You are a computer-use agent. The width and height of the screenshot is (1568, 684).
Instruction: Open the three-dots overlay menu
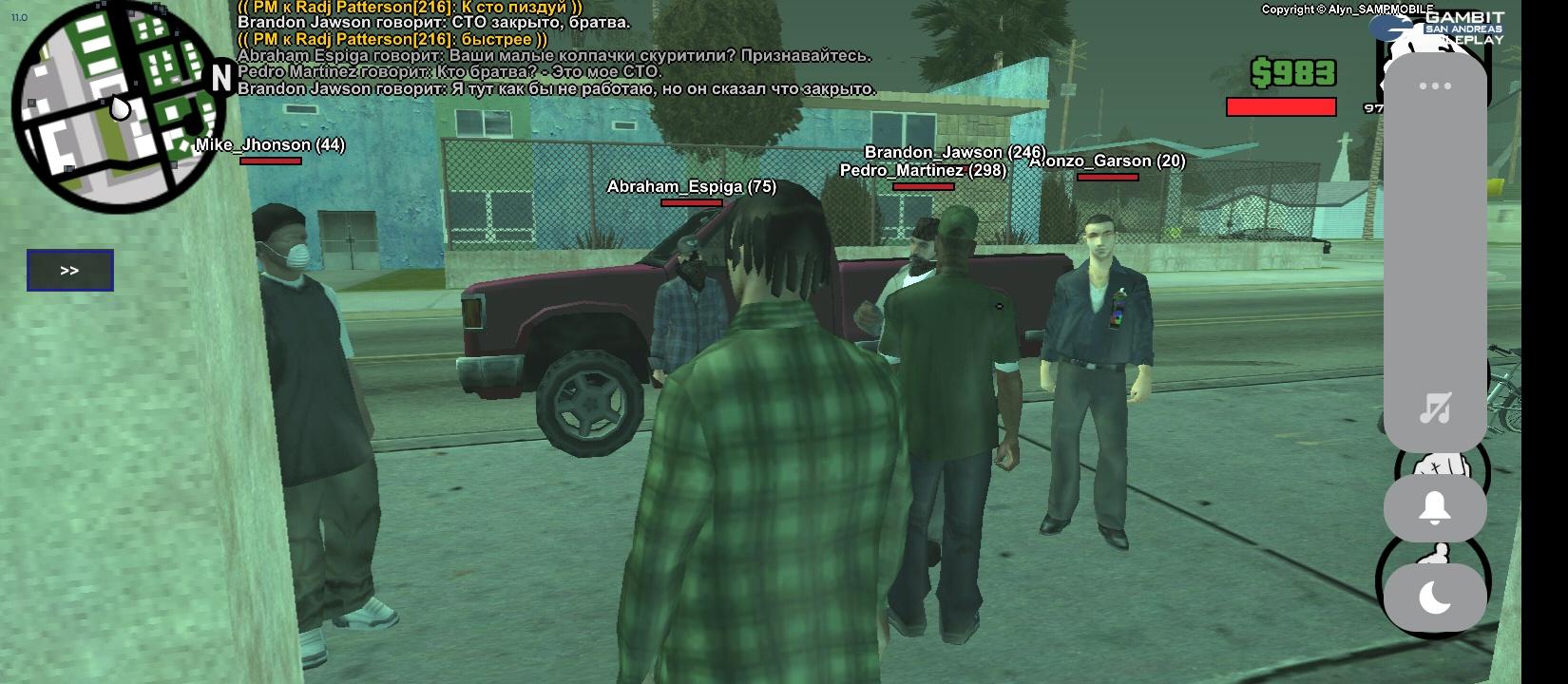[1434, 86]
